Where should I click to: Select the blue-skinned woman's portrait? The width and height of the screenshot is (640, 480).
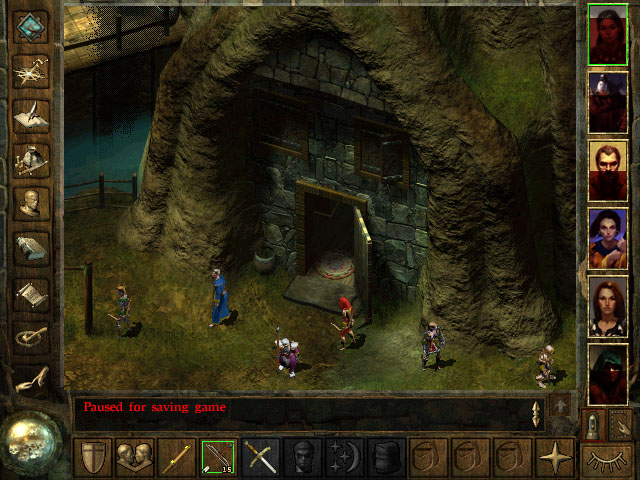607,238
